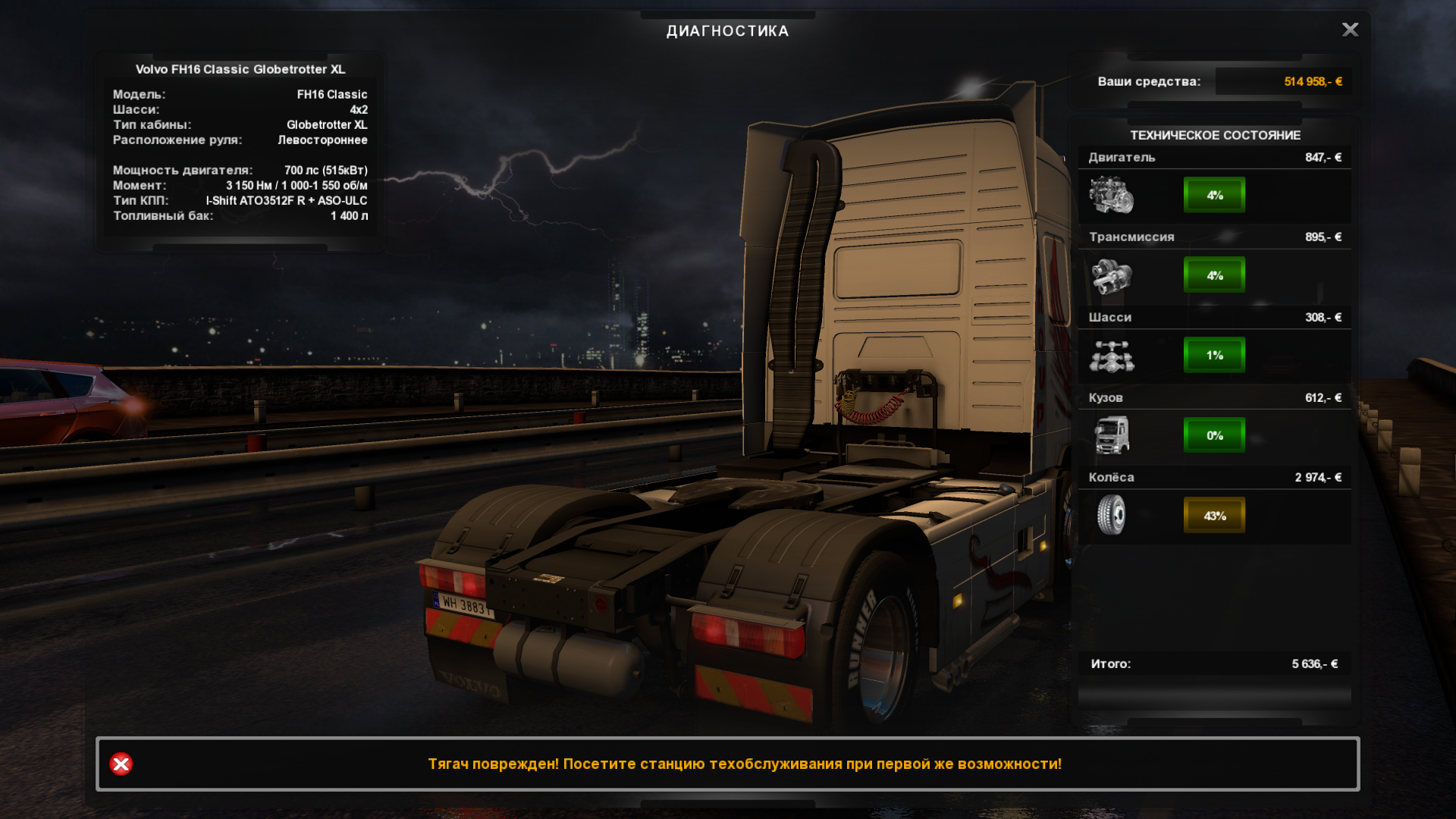Select the chassis 1% damage indicator

pyautogui.click(x=1214, y=355)
